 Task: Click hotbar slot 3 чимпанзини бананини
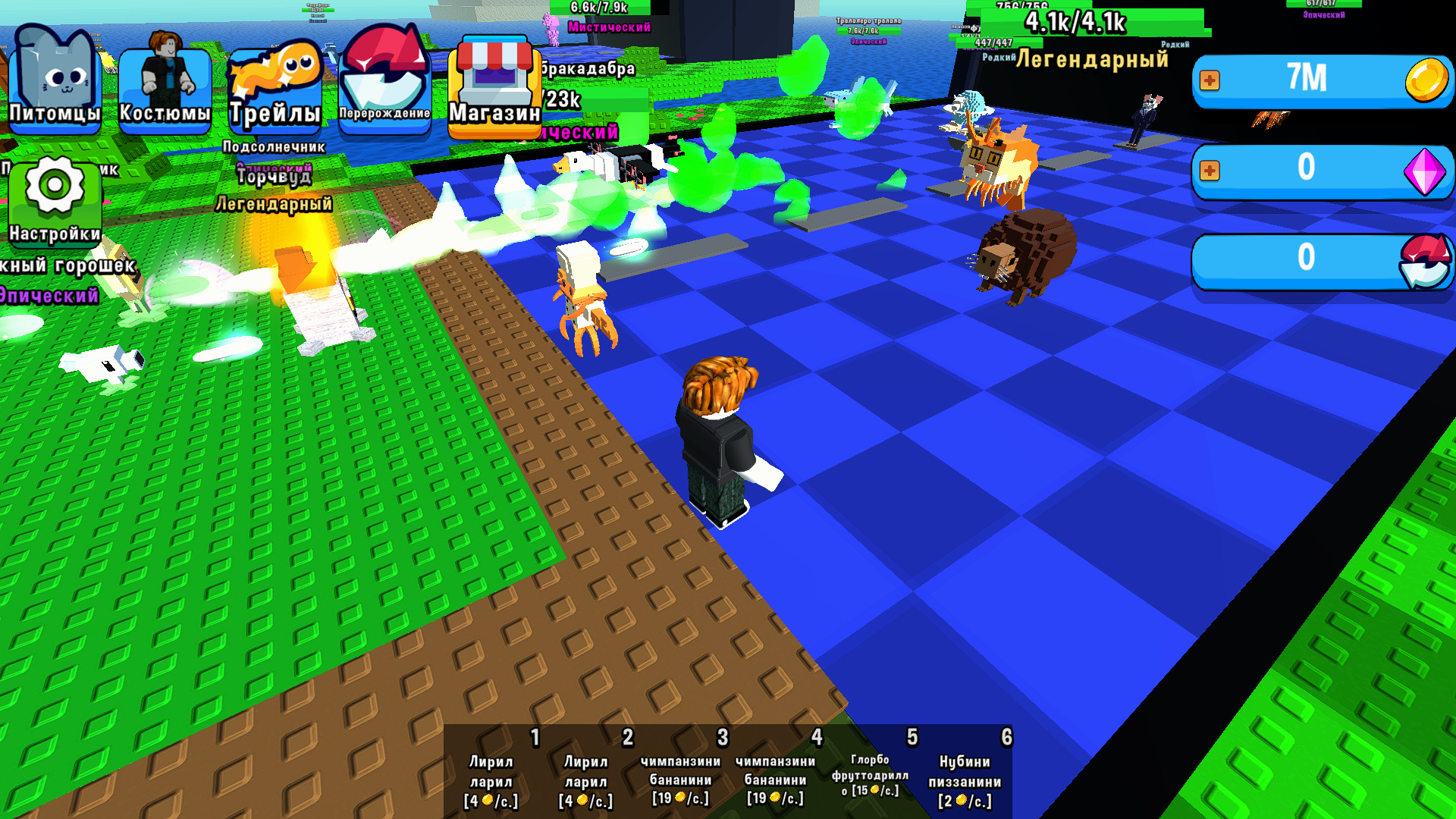point(680,773)
